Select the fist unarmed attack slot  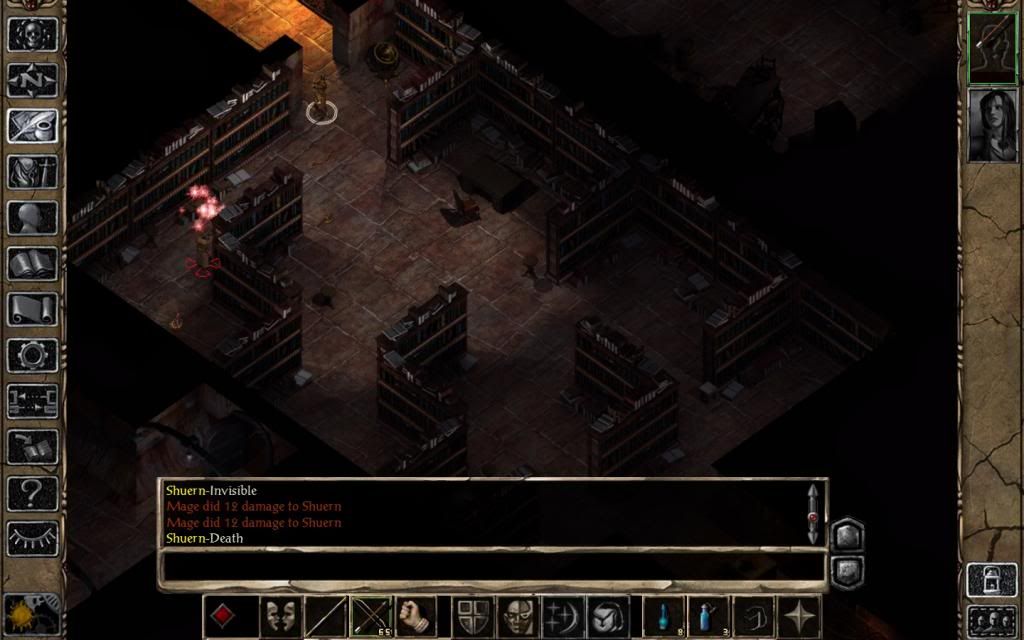(416, 616)
